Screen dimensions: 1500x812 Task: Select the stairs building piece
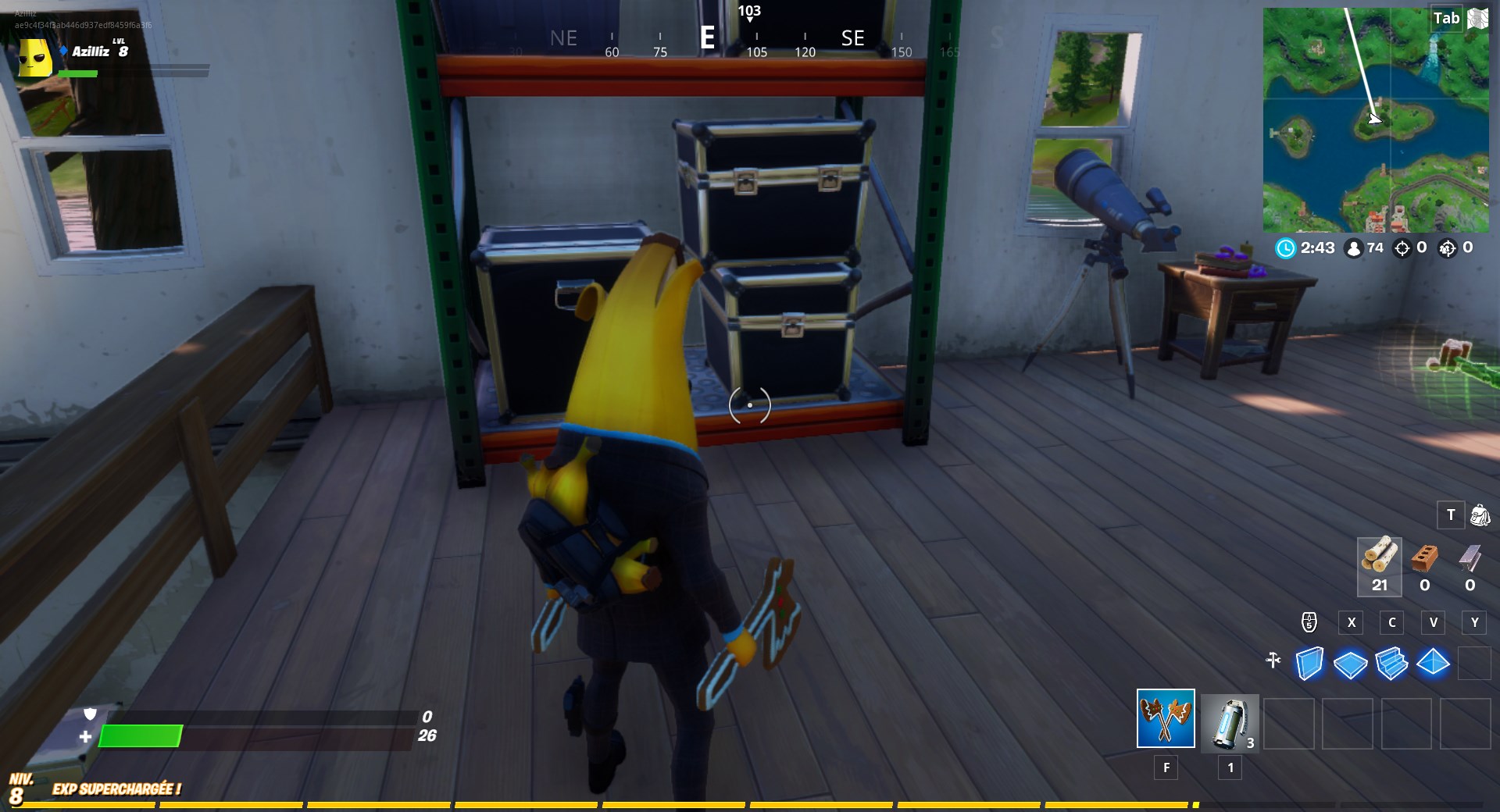1394,662
